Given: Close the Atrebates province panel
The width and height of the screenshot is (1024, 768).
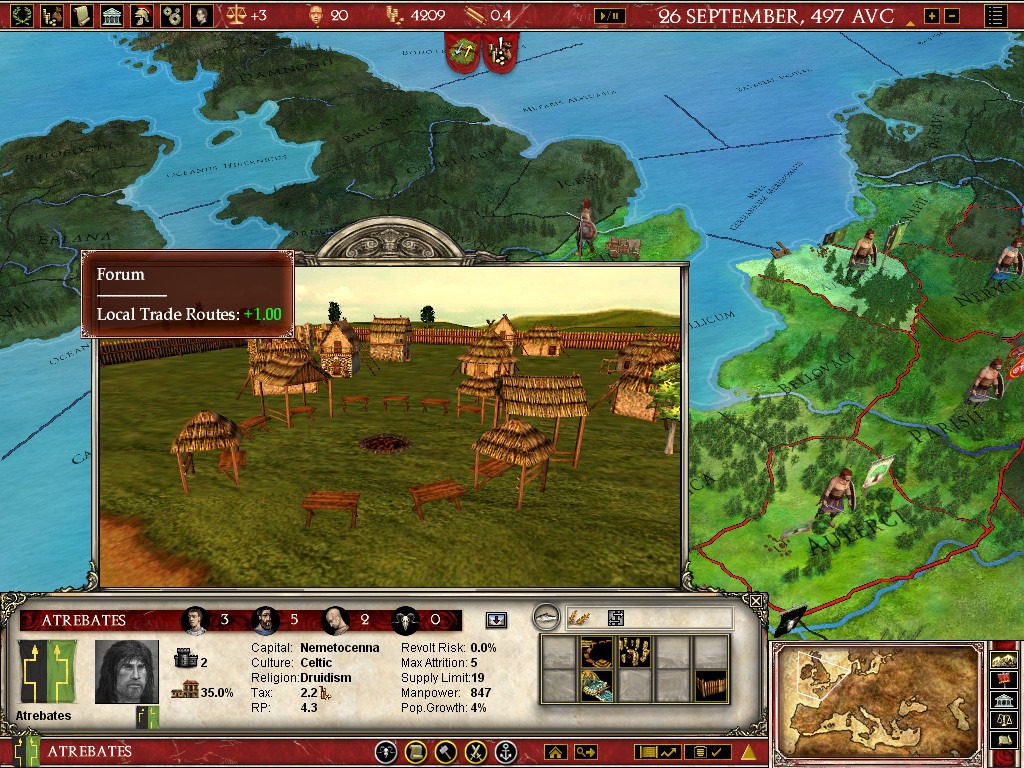Looking at the screenshot, I should (756, 602).
